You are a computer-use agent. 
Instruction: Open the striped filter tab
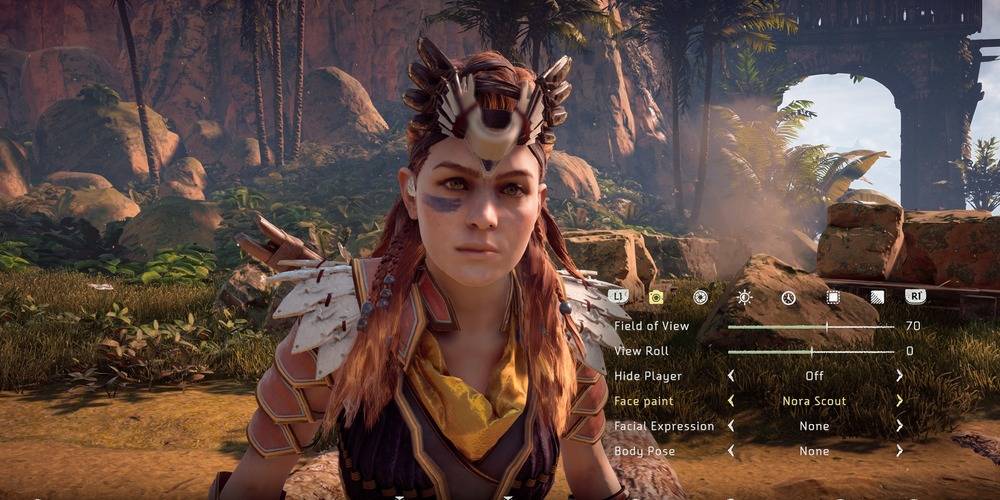point(876,297)
